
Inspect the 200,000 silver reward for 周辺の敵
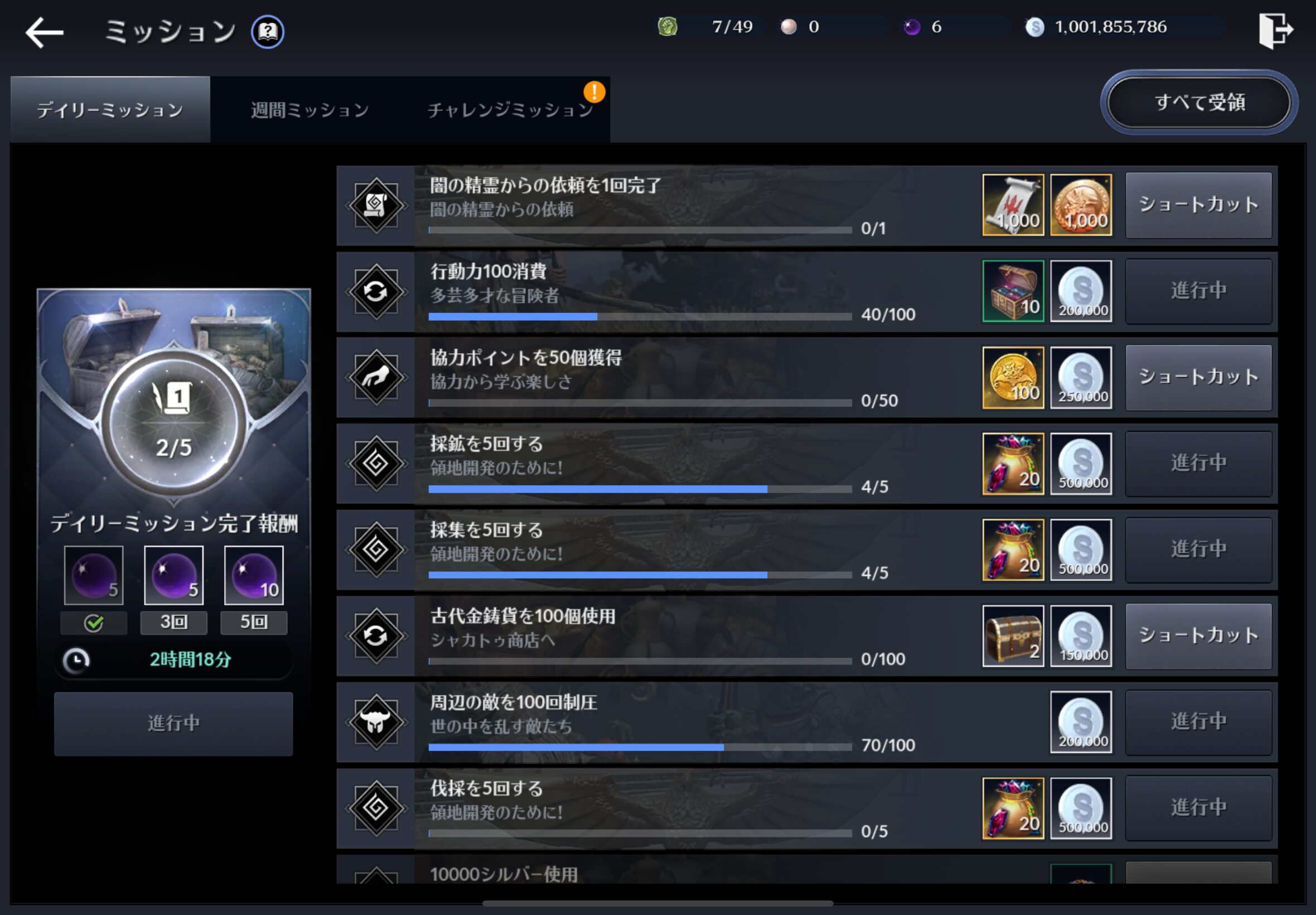click(x=1081, y=722)
